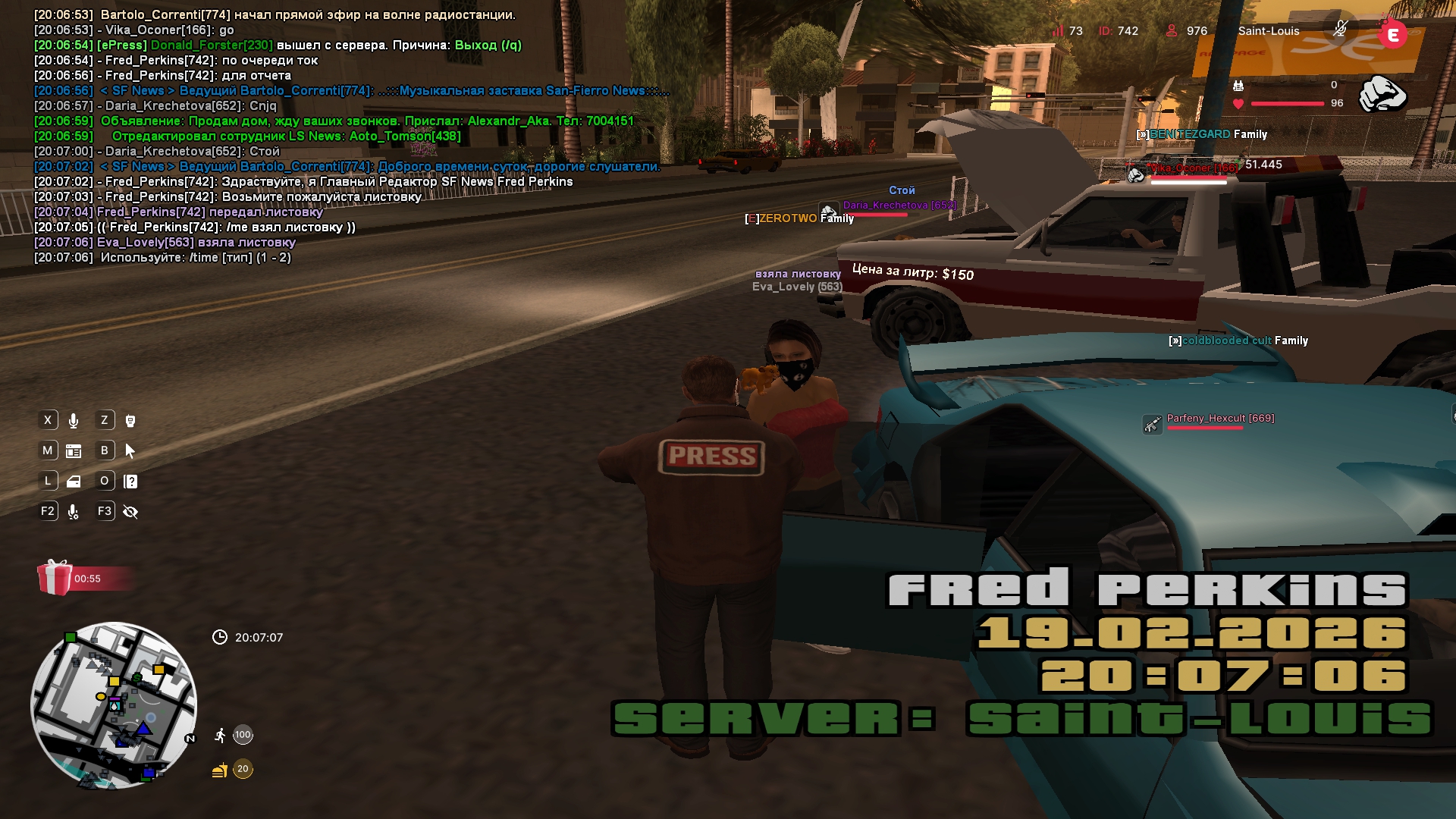The height and width of the screenshot is (819, 1456).
Task: Click the circular minimap
Action: click(114, 705)
